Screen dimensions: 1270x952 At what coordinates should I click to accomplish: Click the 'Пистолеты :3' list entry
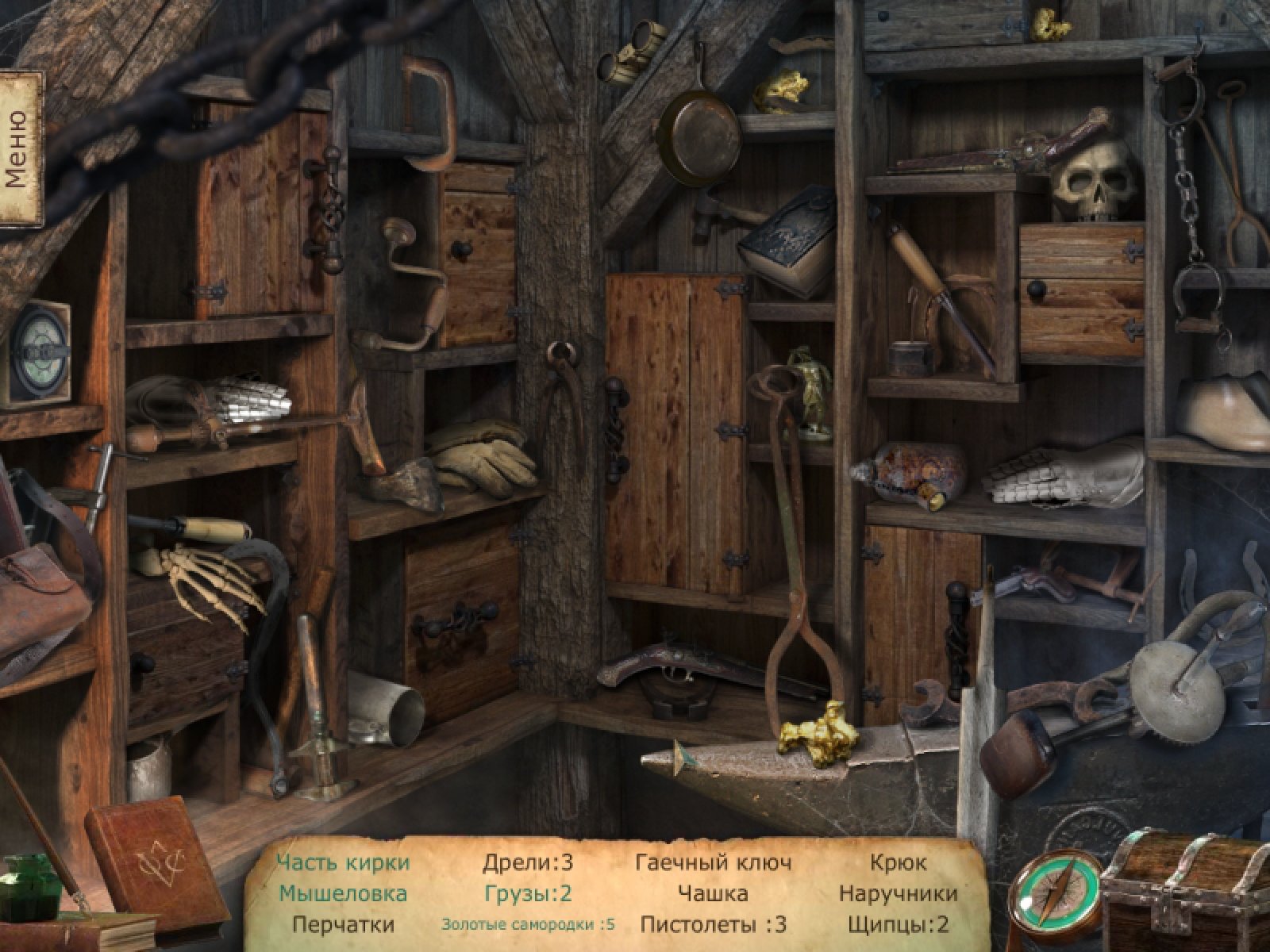click(713, 924)
